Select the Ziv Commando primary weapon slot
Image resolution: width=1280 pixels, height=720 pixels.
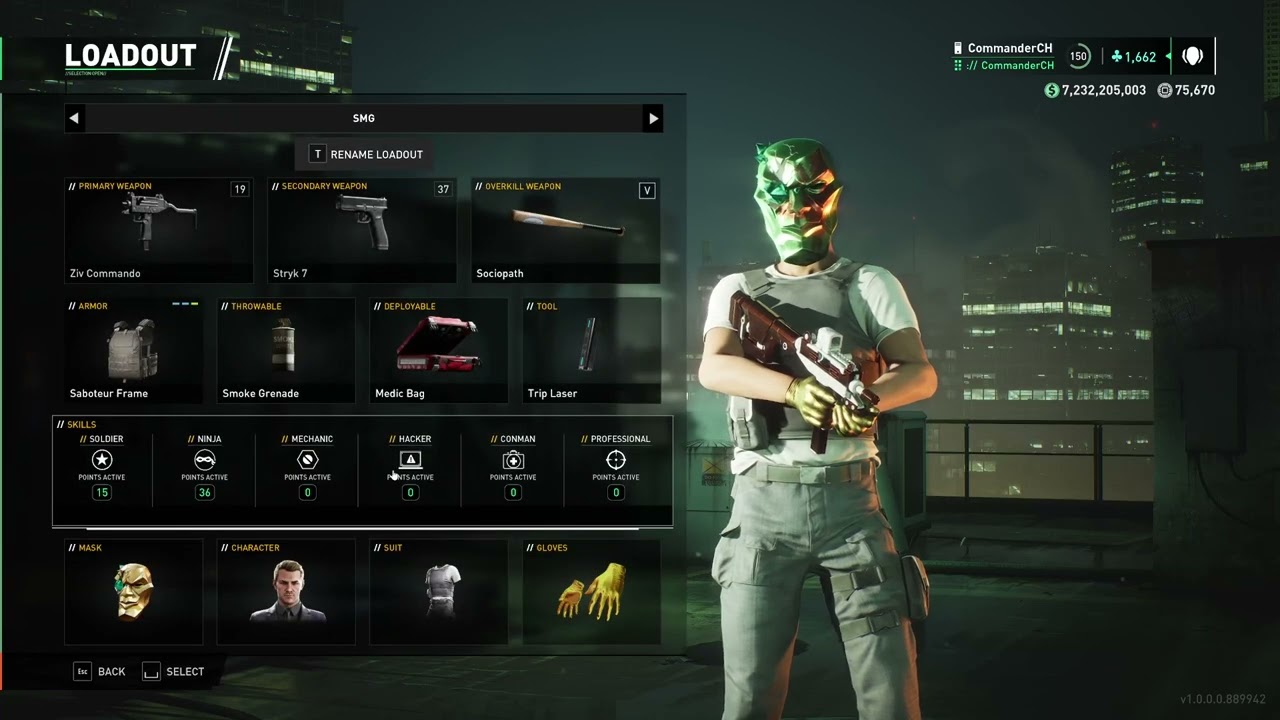[159, 230]
